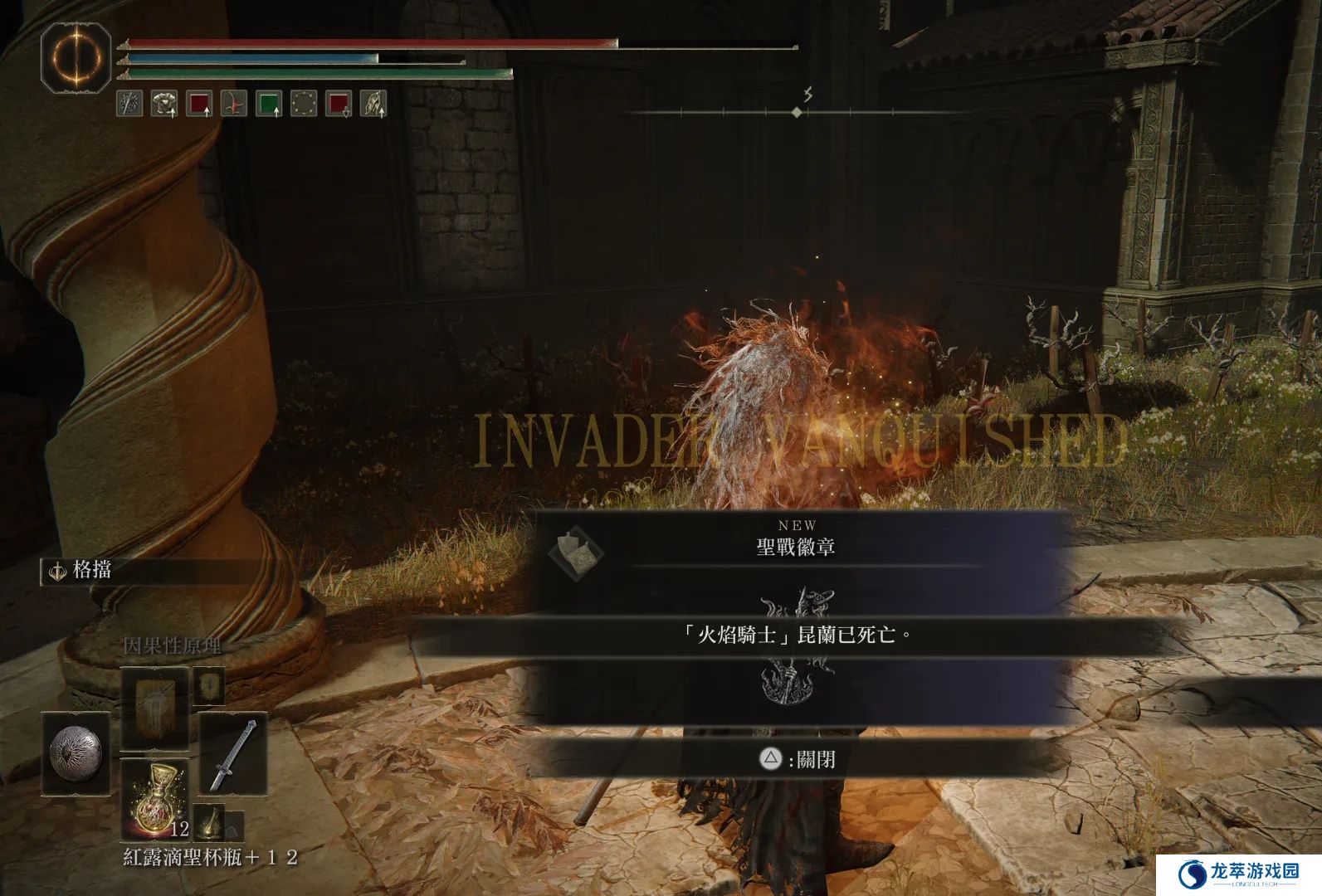Image resolution: width=1322 pixels, height=896 pixels.
Task: Click the feathered first status effect icon
Action: (129, 104)
